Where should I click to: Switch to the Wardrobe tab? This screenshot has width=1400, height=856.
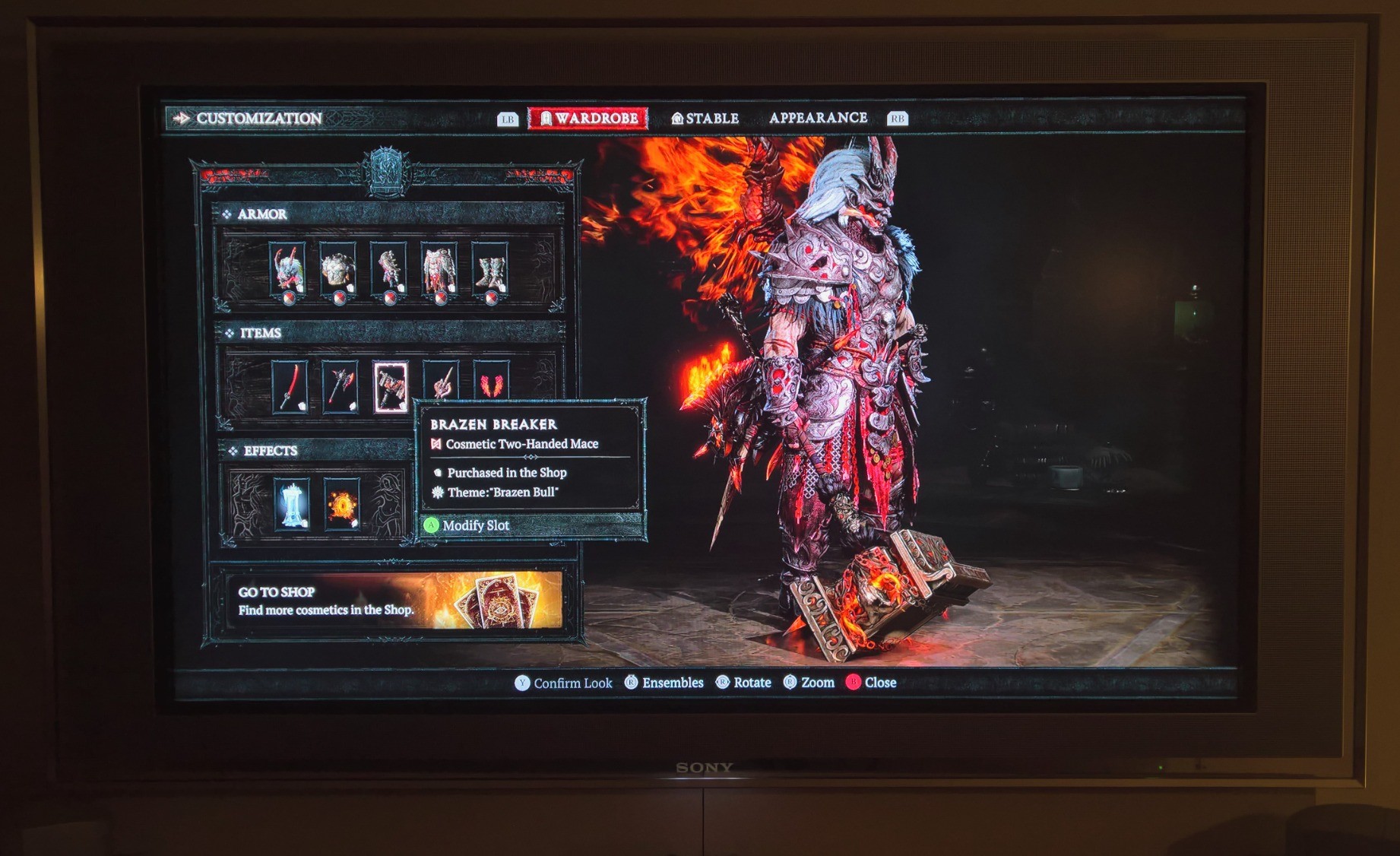[x=588, y=119]
